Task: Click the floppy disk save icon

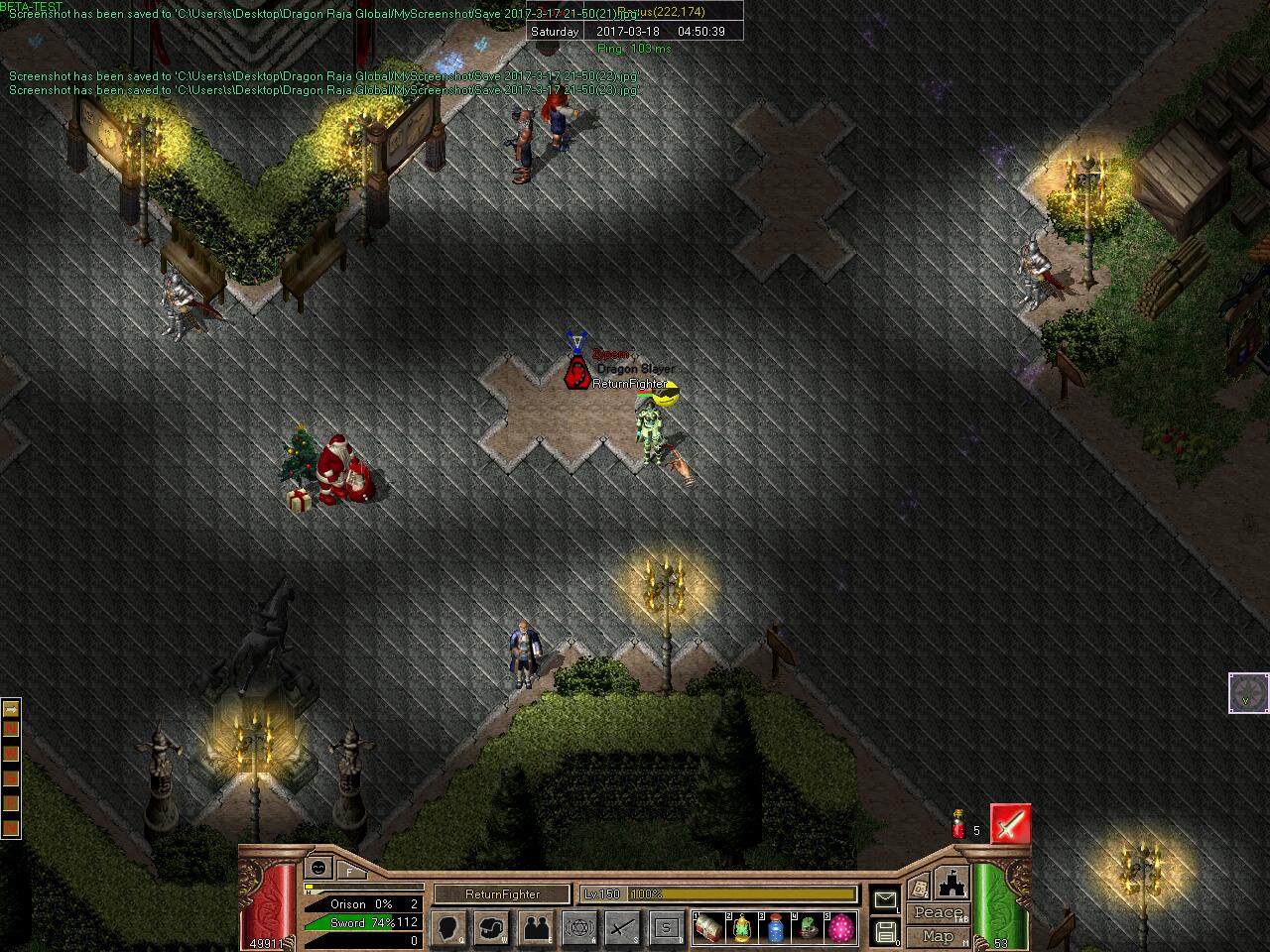Action: point(885,932)
